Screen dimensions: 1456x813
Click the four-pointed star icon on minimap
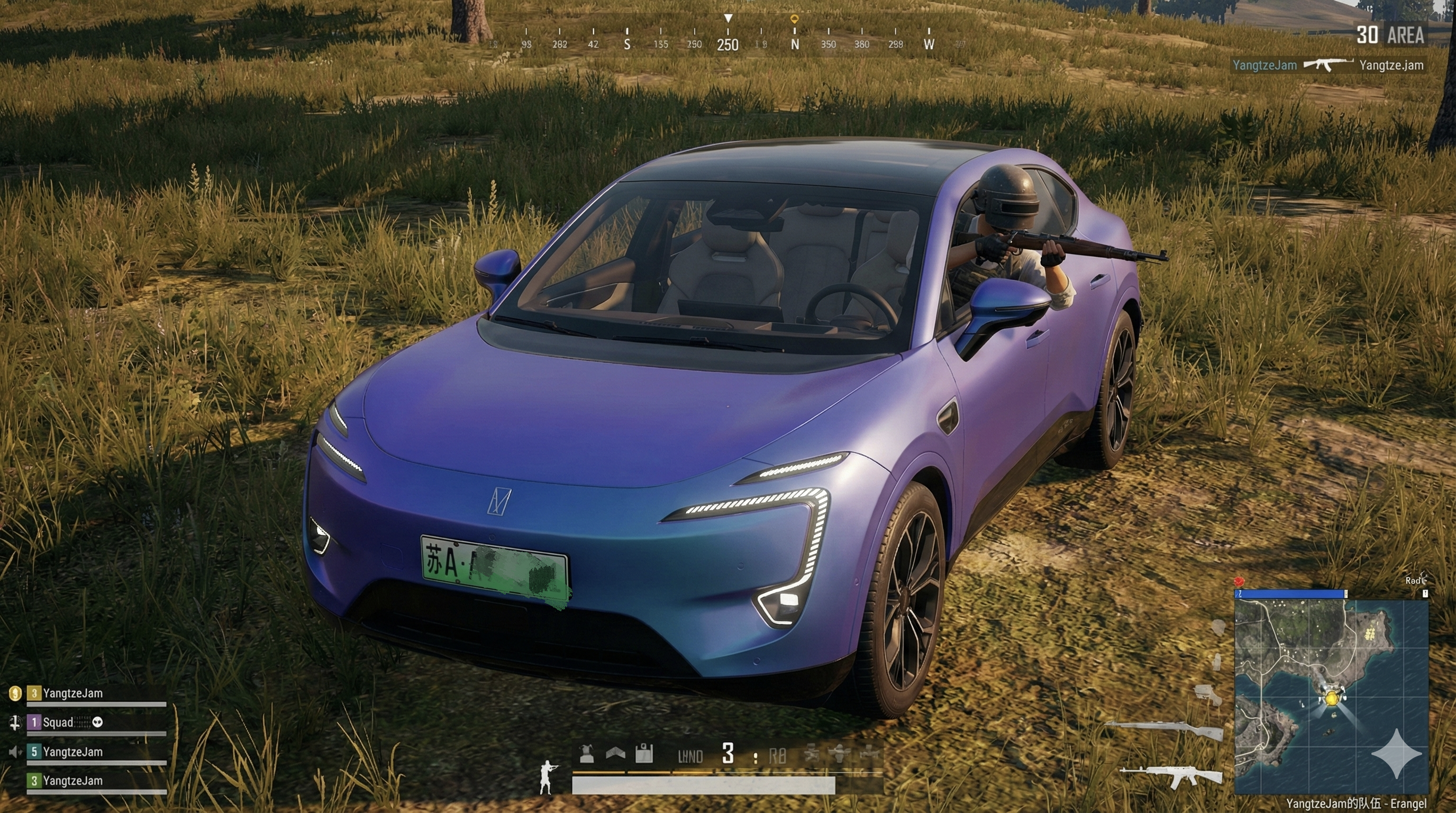[1396, 754]
